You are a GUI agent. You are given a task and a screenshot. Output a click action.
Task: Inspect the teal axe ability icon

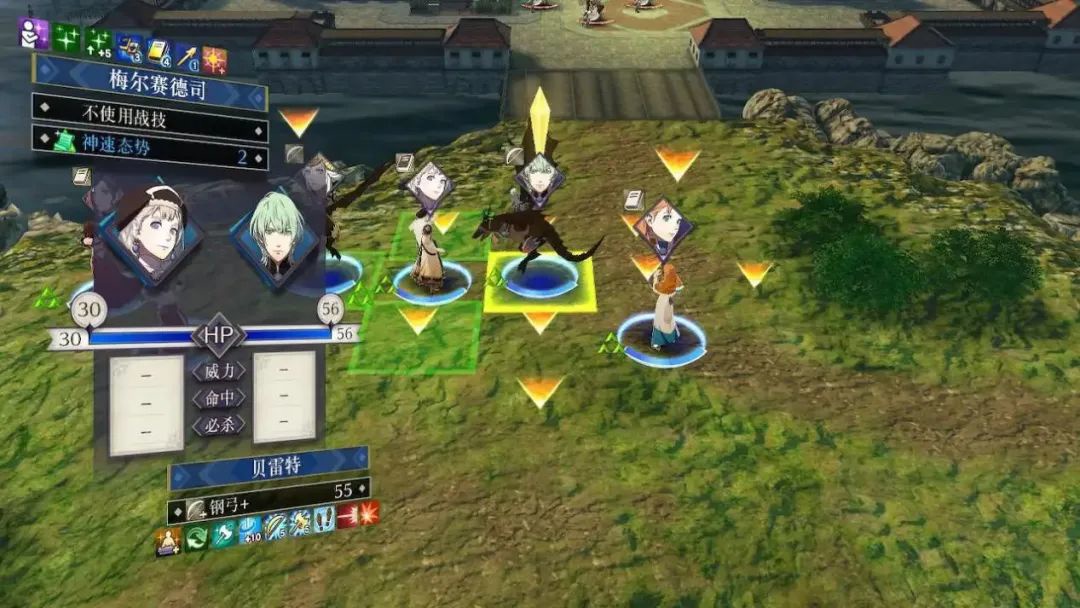222,536
